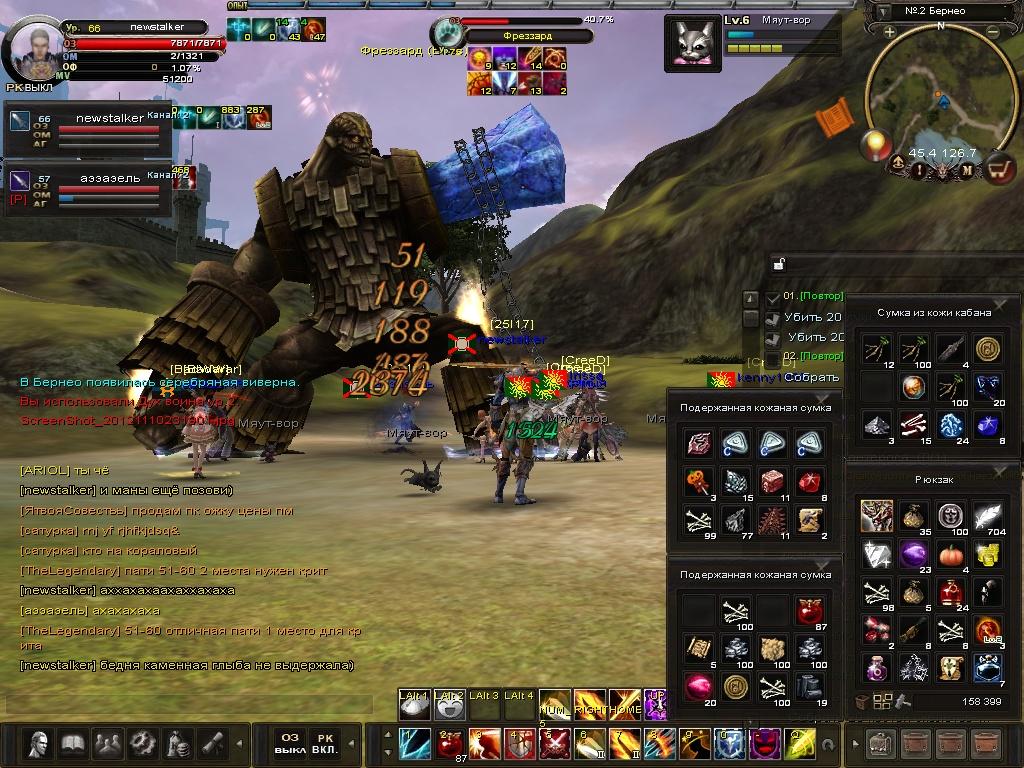Click the Мяут-вор pet portrait
The width and height of the screenshot is (1024, 768).
692,43
